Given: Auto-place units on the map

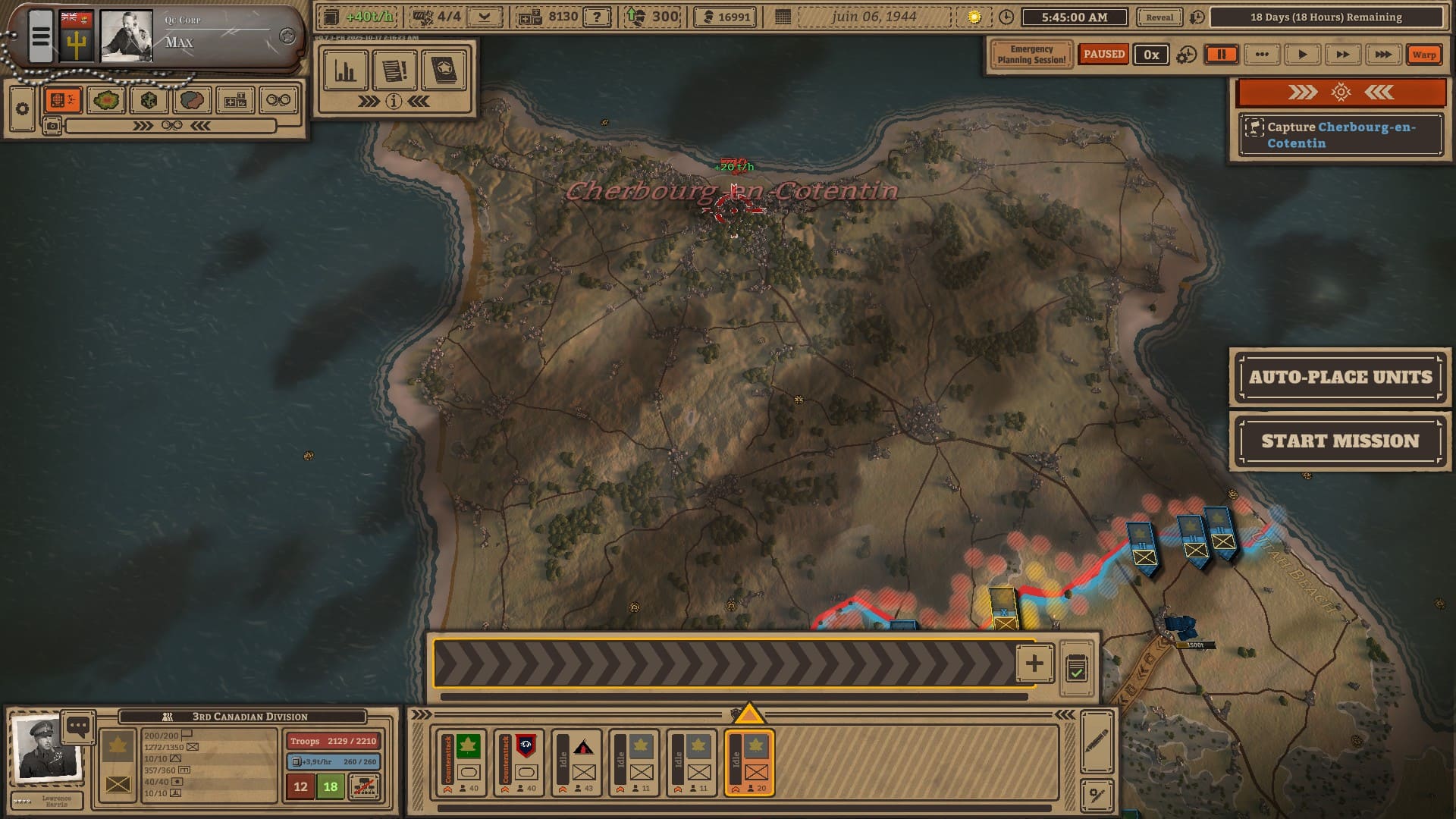Looking at the screenshot, I should tap(1339, 377).
